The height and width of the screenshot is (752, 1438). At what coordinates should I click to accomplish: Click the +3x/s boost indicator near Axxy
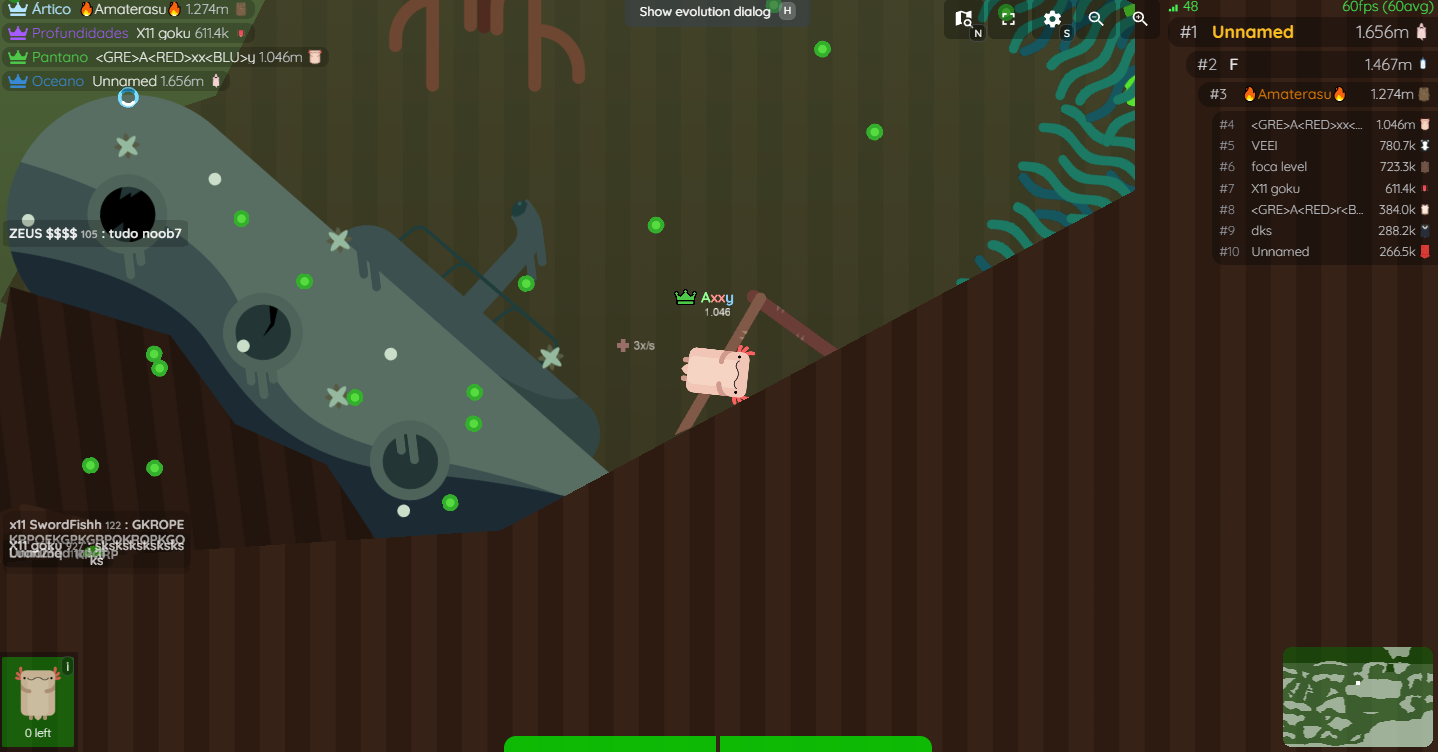tap(636, 345)
